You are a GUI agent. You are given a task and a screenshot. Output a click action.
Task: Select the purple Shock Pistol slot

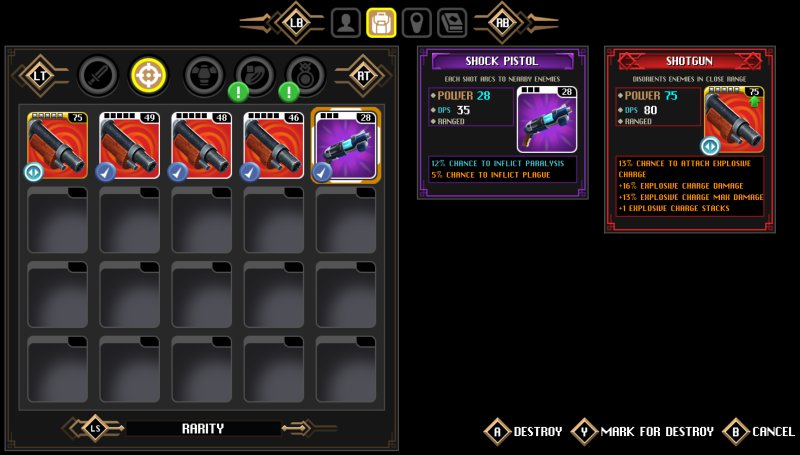point(346,145)
